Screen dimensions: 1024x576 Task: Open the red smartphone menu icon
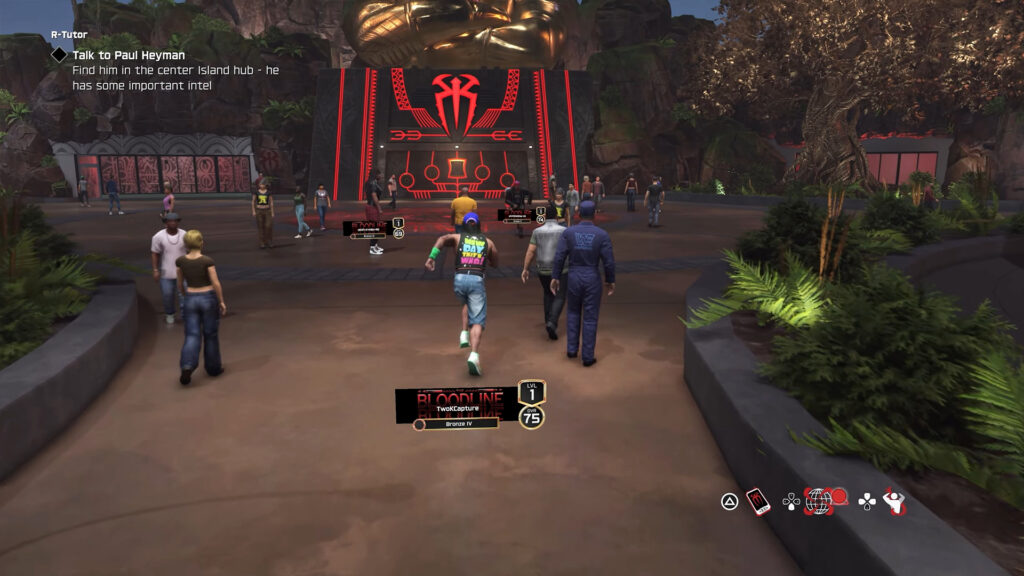(759, 501)
